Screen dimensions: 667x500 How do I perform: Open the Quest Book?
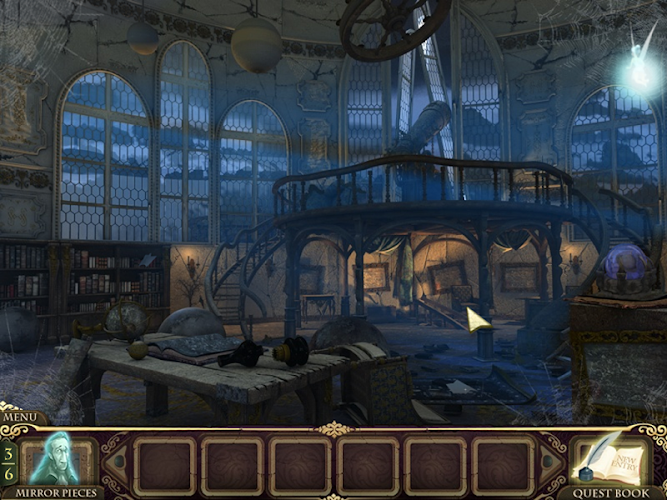click(611, 462)
